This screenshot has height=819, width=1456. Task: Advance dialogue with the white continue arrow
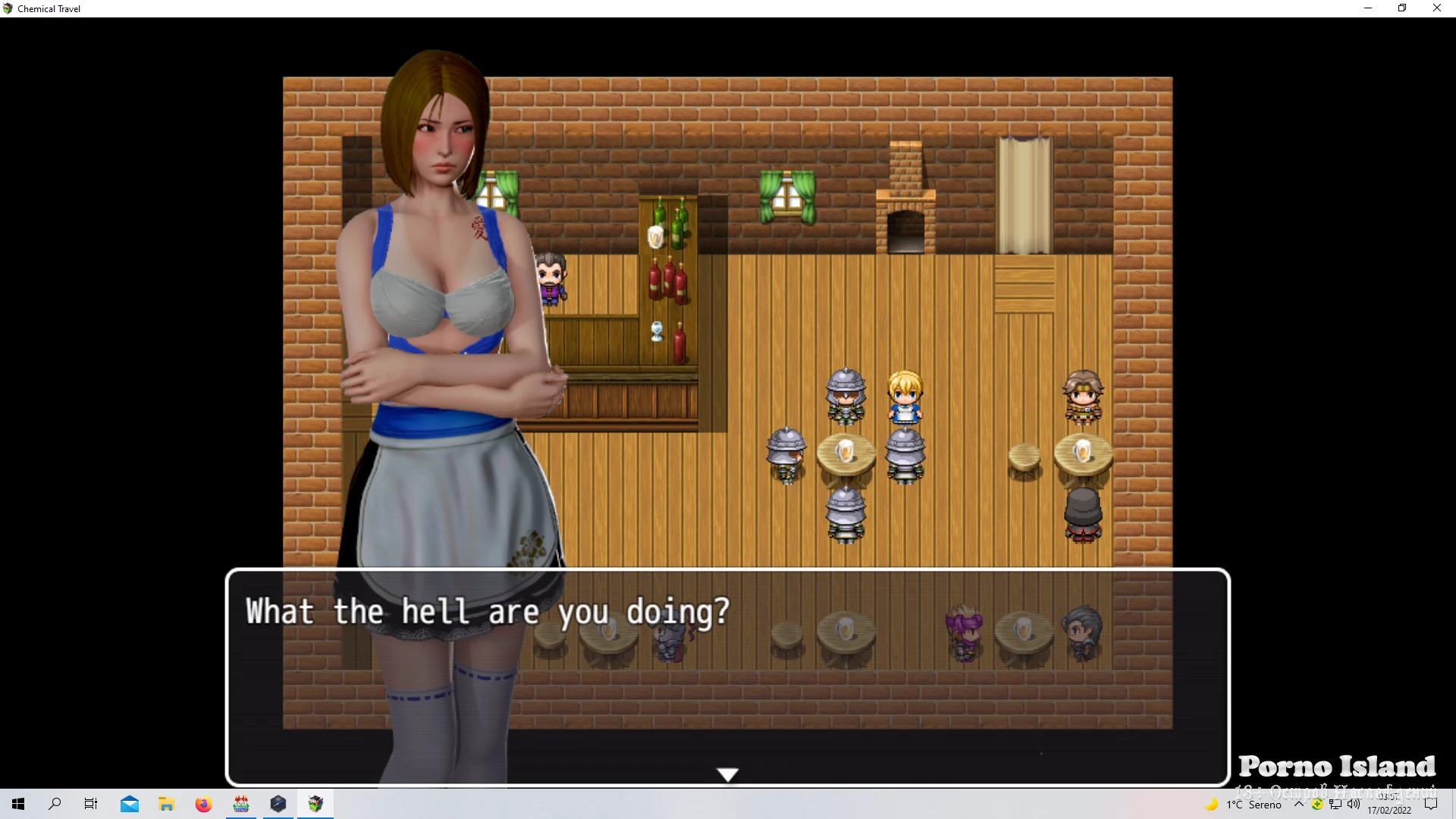(727, 774)
